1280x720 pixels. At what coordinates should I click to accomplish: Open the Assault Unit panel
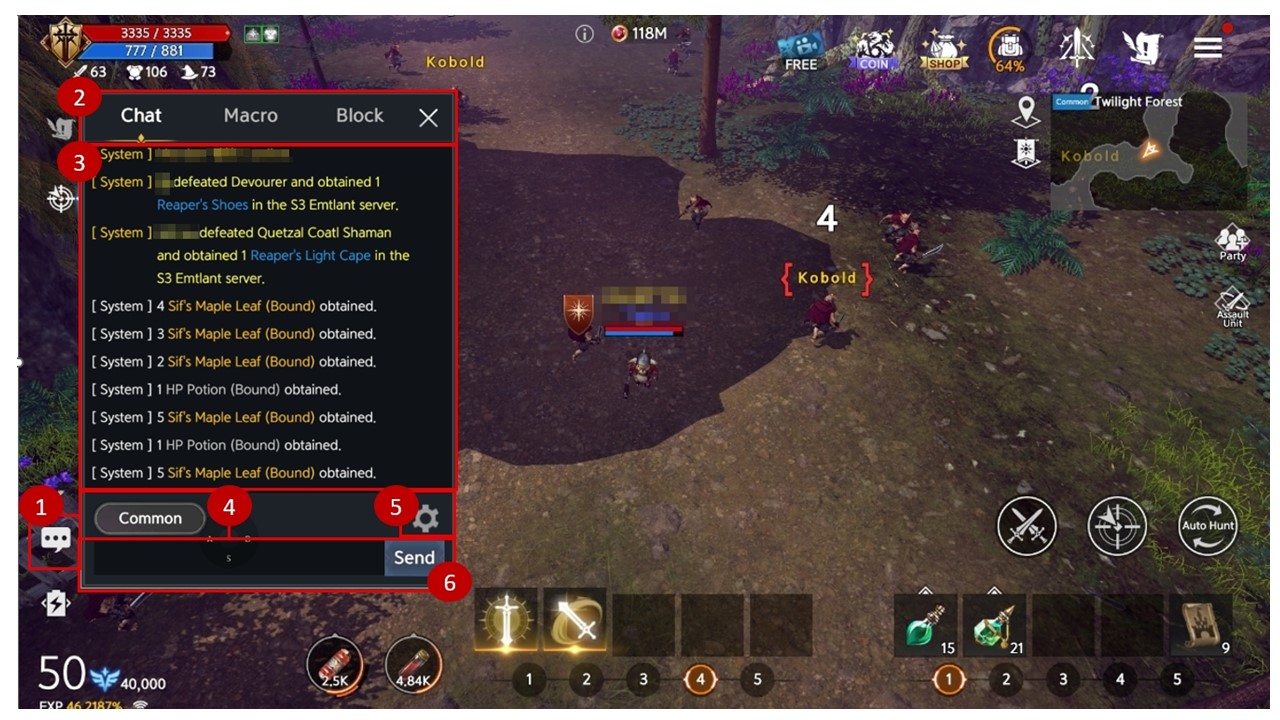click(x=1232, y=306)
